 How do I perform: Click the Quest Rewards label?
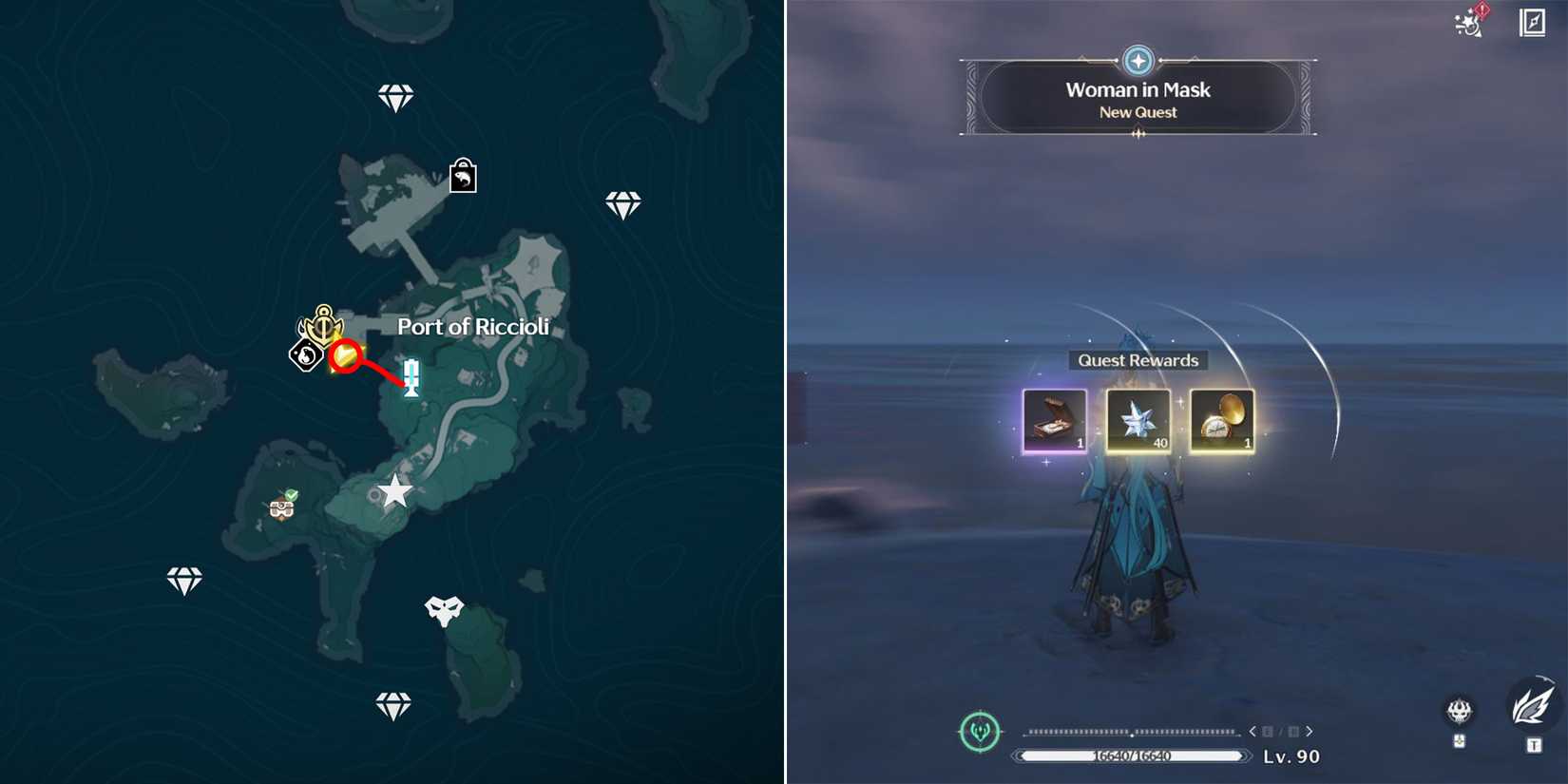pyautogui.click(x=1138, y=360)
